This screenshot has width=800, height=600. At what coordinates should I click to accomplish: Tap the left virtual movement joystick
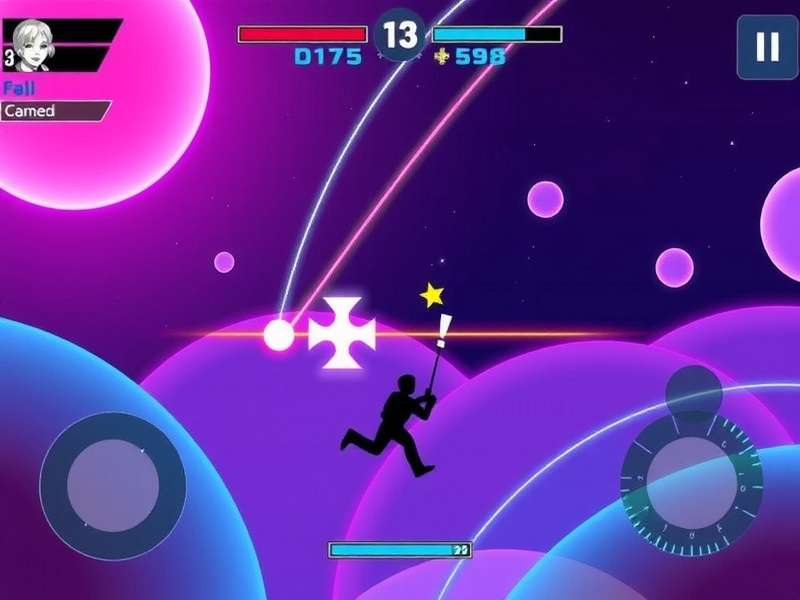[112, 485]
